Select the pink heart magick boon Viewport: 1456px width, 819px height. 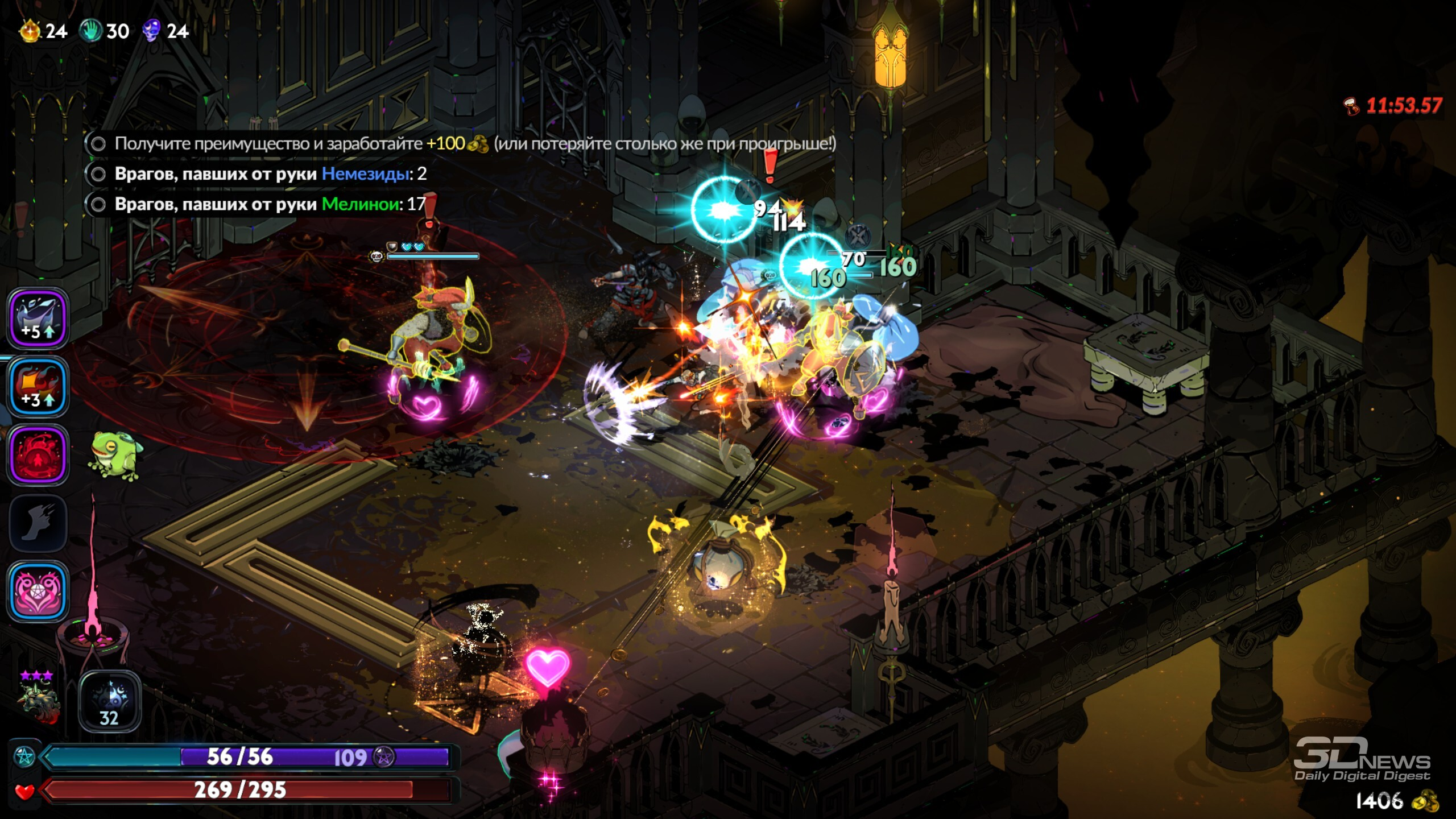point(38,591)
